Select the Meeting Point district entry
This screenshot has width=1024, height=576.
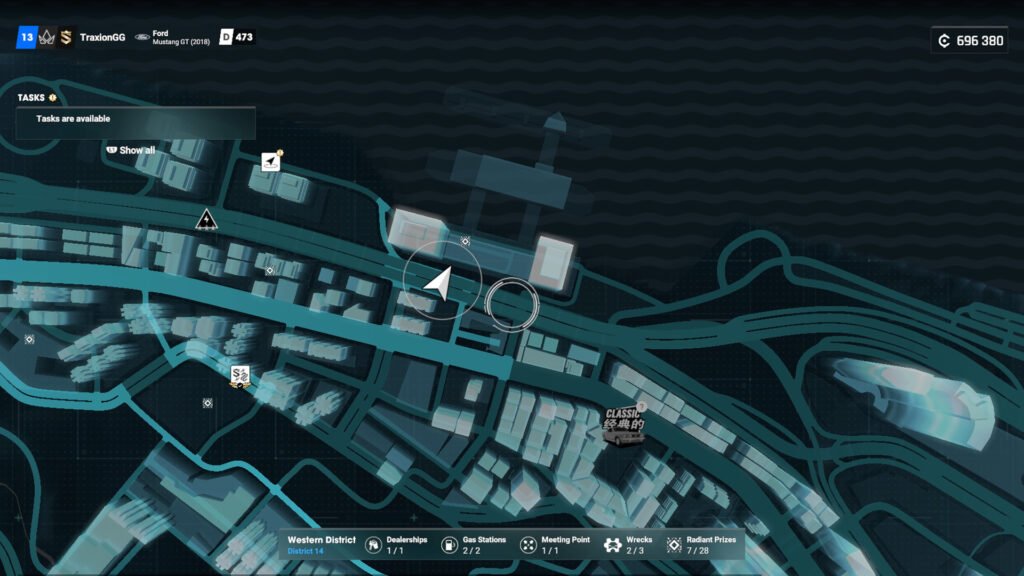[x=554, y=545]
